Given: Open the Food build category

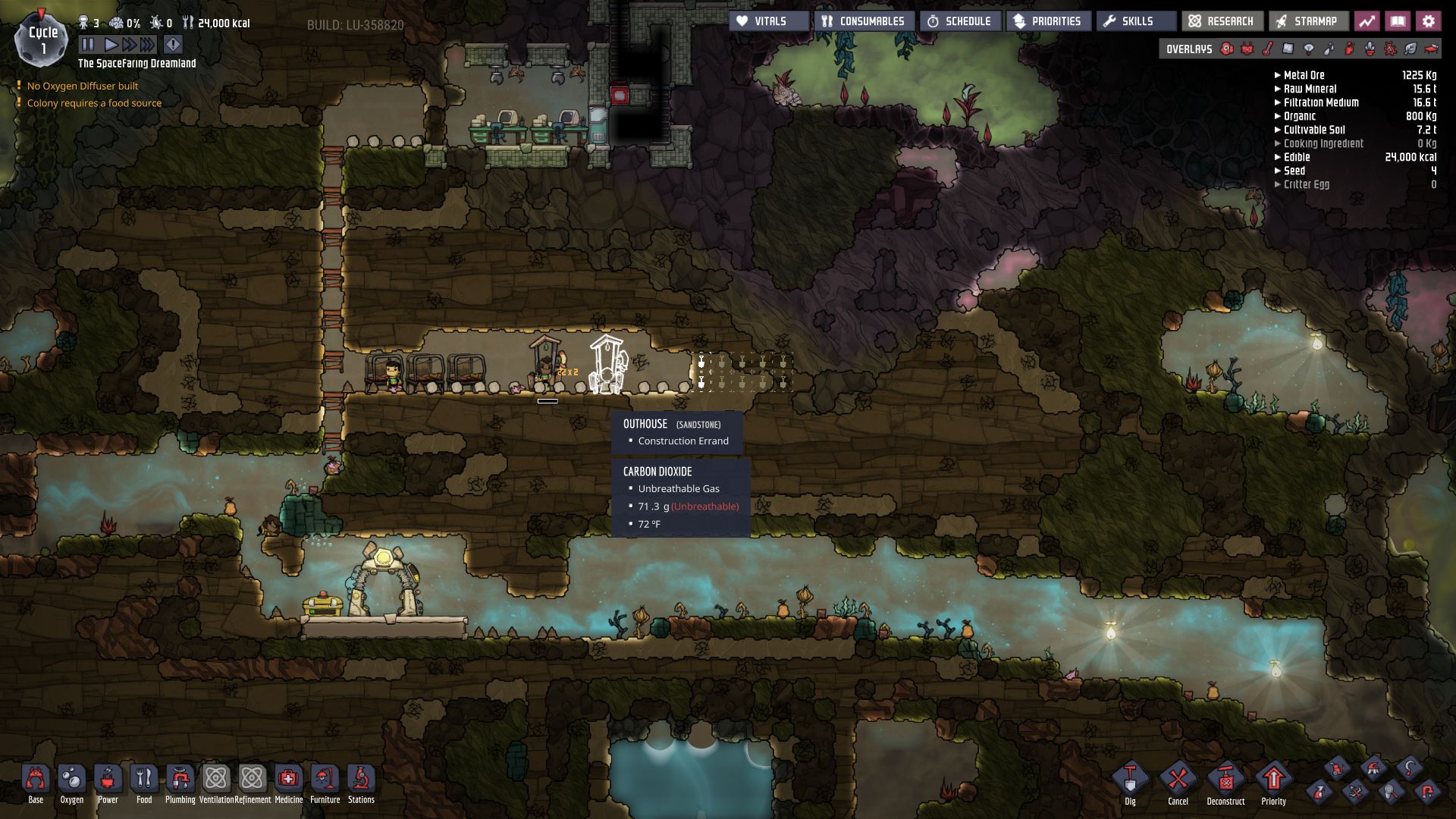Looking at the screenshot, I should click(x=144, y=780).
